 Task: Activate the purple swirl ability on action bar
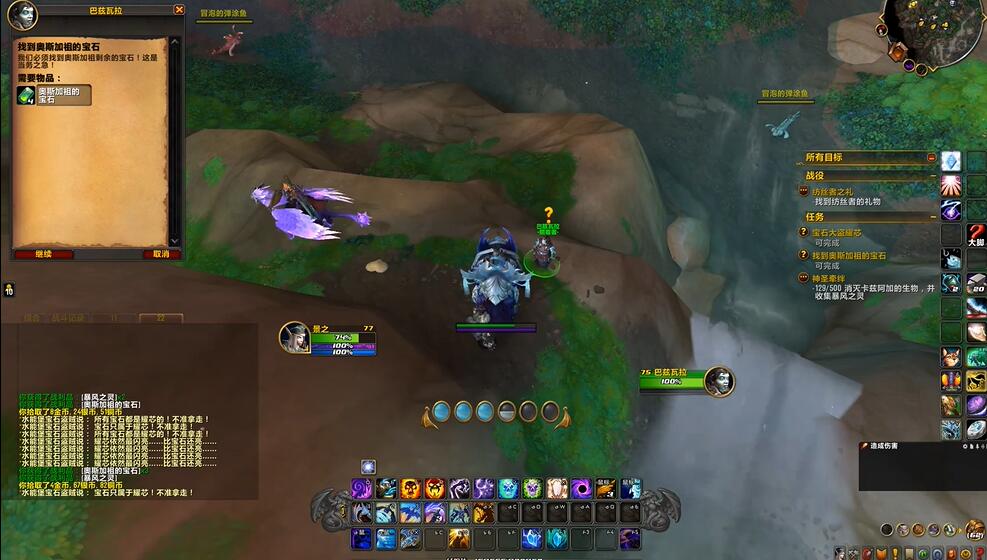(x=361, y=488)
